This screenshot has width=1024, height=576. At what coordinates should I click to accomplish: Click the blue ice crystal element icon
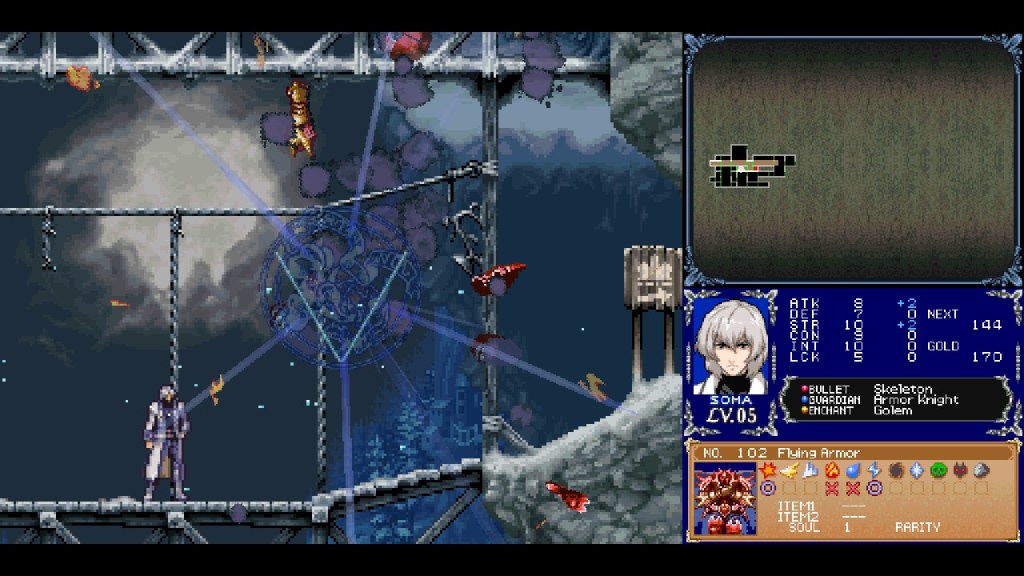(916, 470)
